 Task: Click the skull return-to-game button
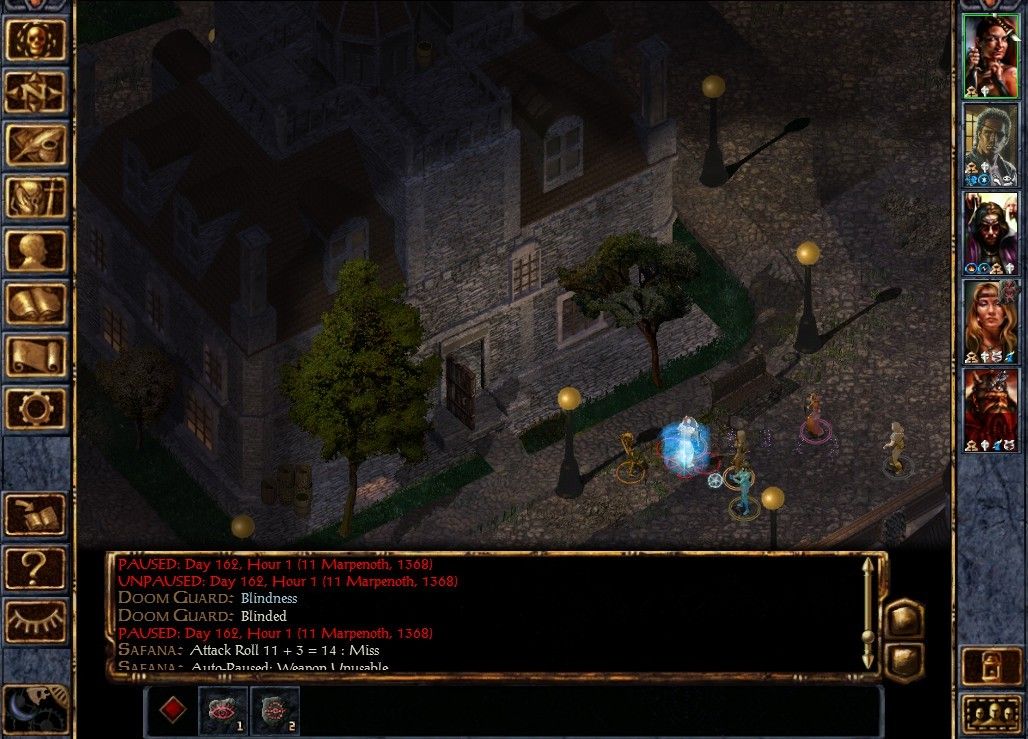click(x=36, y=39)
